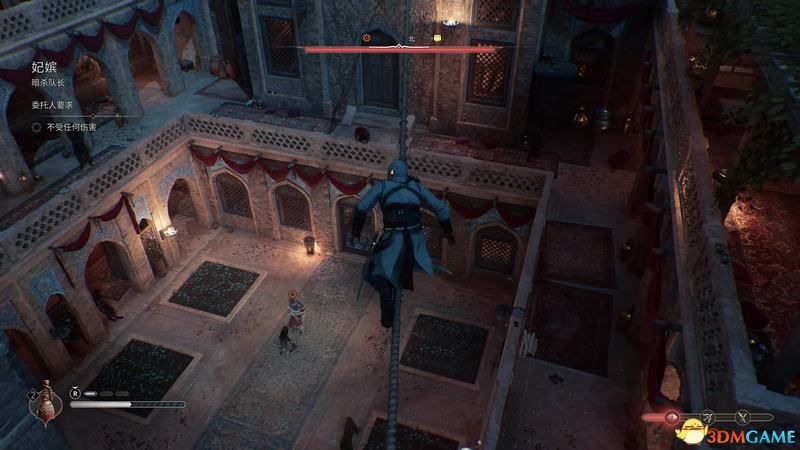Select the orange target marker on compass

[366, 38]
